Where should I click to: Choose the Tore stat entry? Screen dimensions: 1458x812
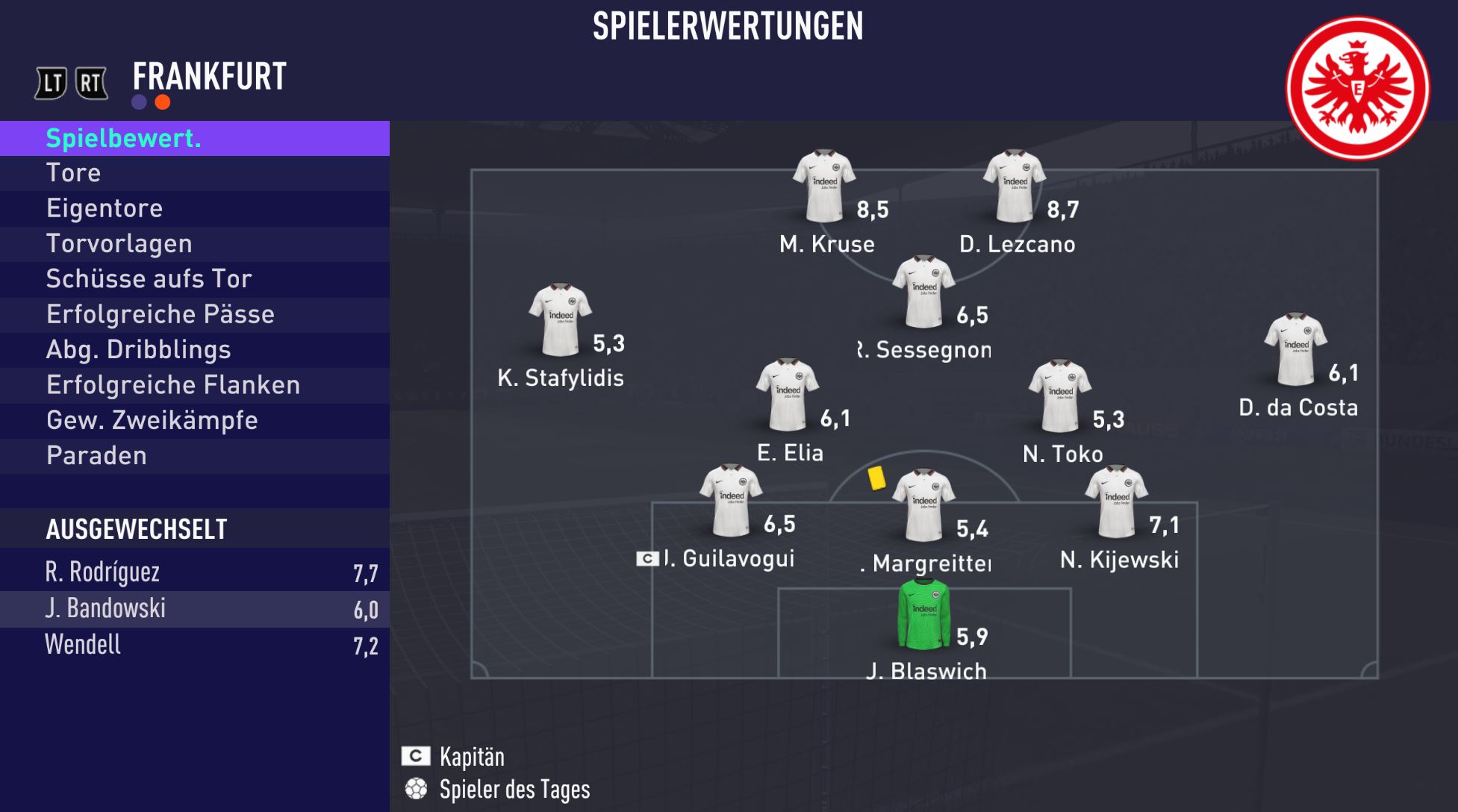(x=194, y=173)
